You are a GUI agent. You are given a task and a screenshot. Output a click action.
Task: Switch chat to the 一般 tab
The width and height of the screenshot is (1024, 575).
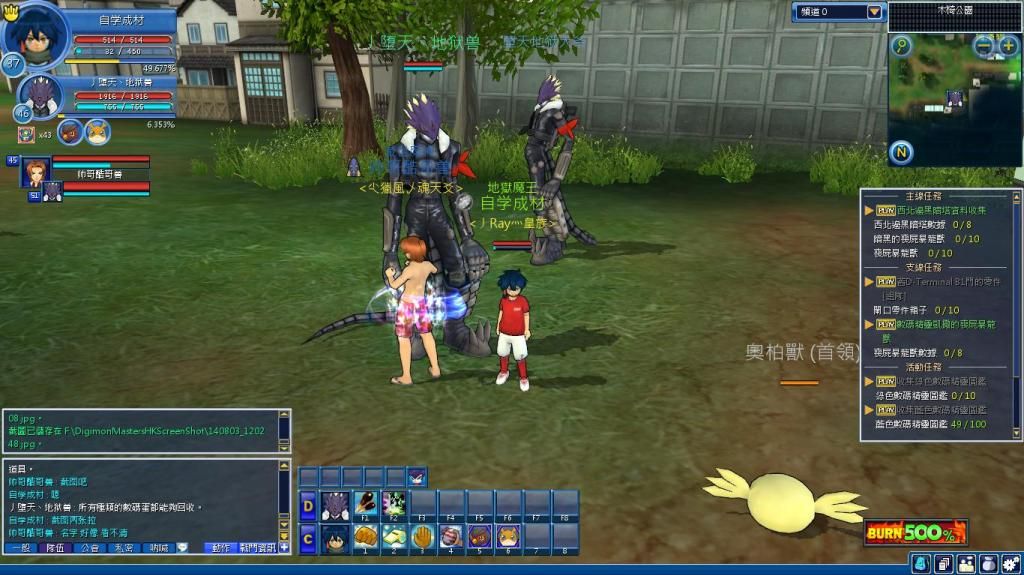tap(21, 548)
